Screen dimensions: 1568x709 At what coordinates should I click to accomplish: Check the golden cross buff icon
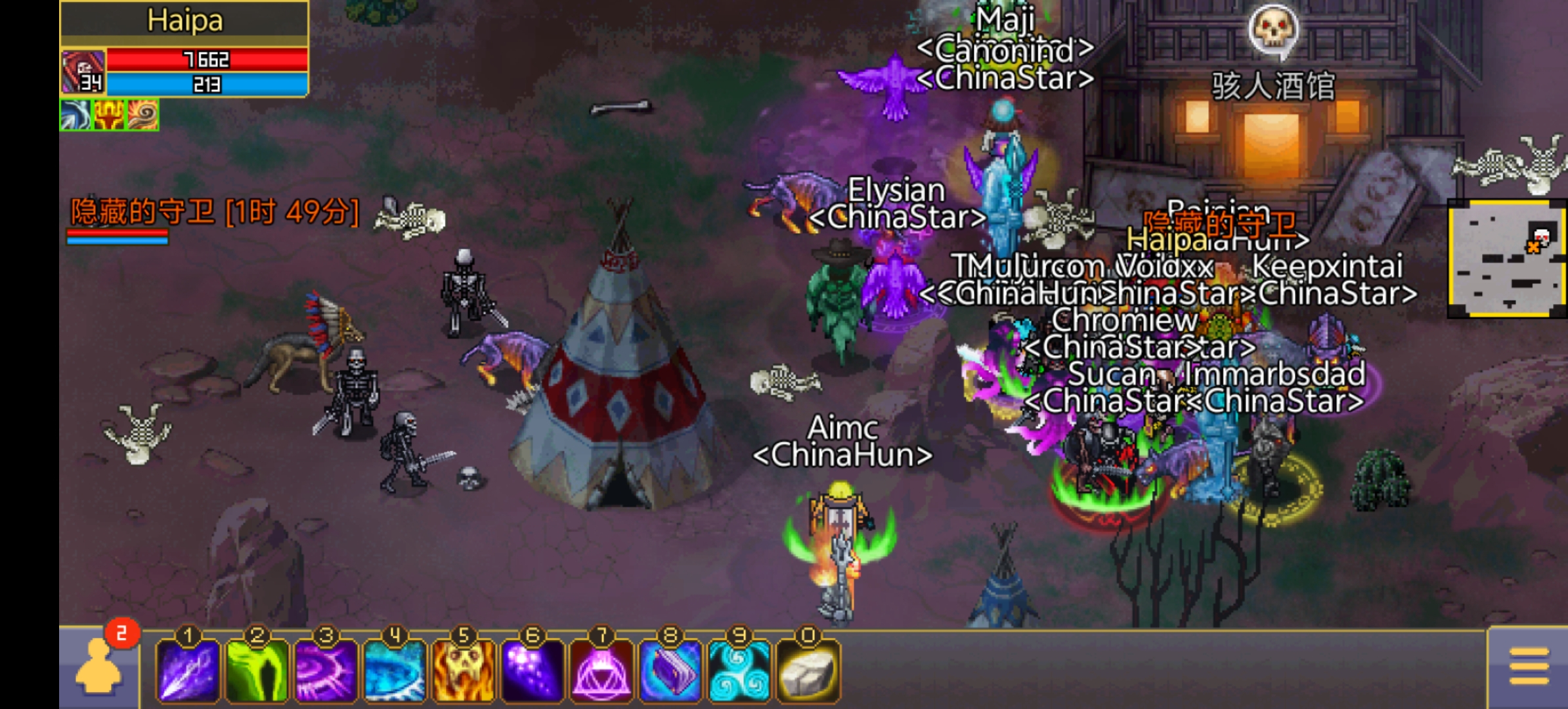click(109, 116)
